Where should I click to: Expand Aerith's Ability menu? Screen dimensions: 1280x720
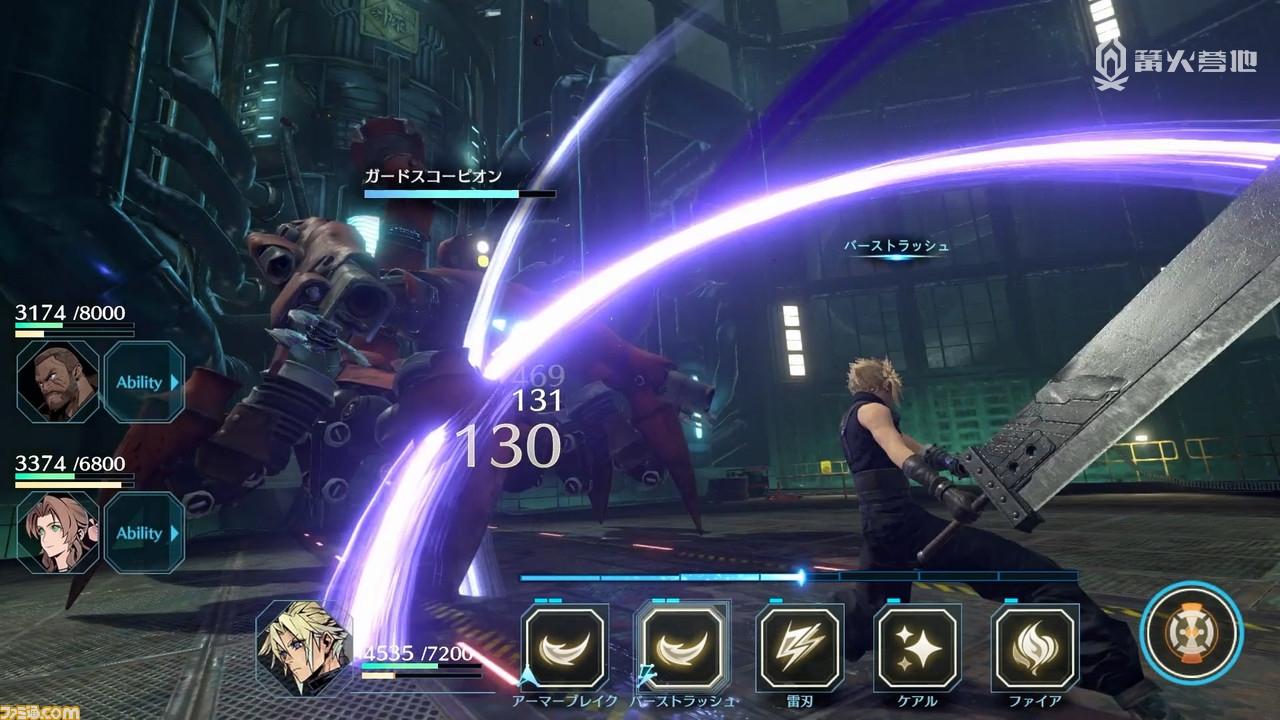143,533
